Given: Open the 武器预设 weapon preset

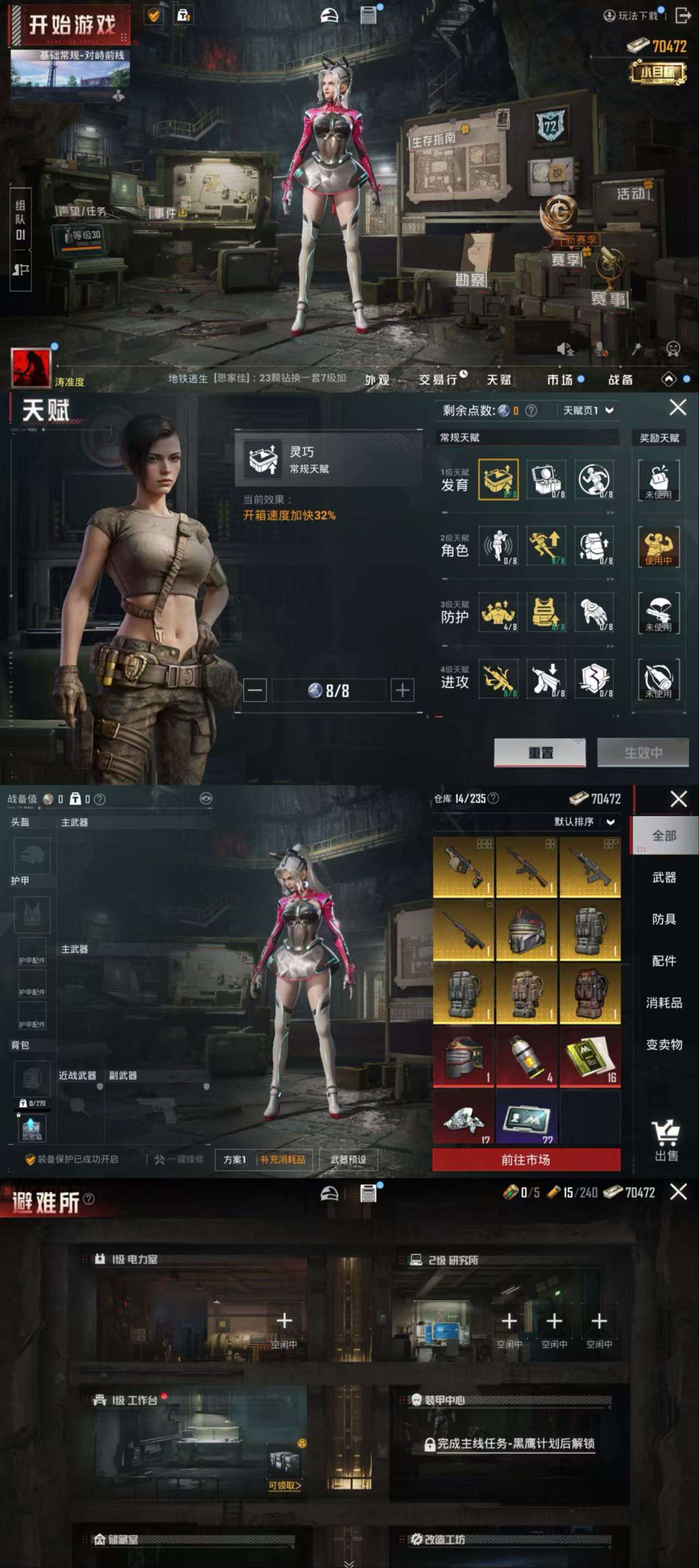Looking at the screenshot, I should coord(348,1159).
